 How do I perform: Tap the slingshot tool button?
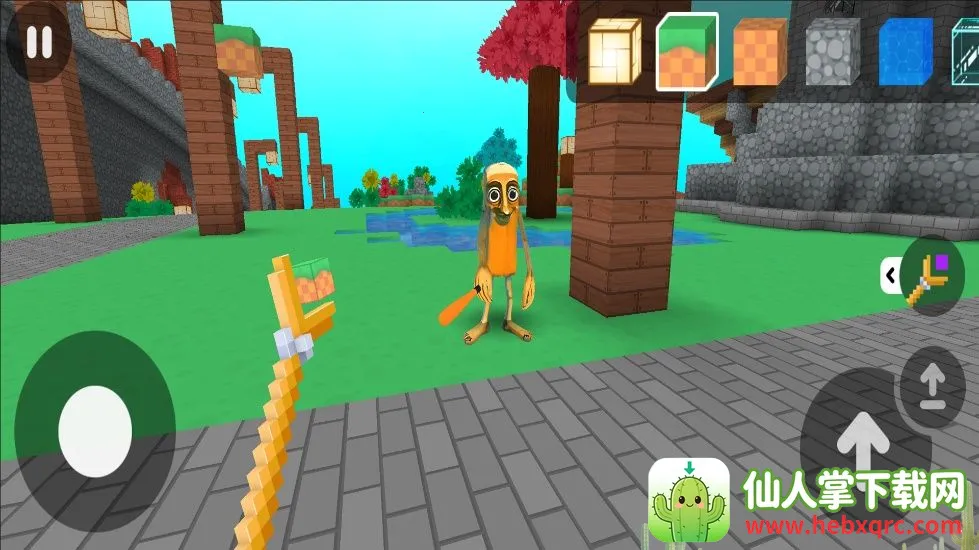point(933,276)
